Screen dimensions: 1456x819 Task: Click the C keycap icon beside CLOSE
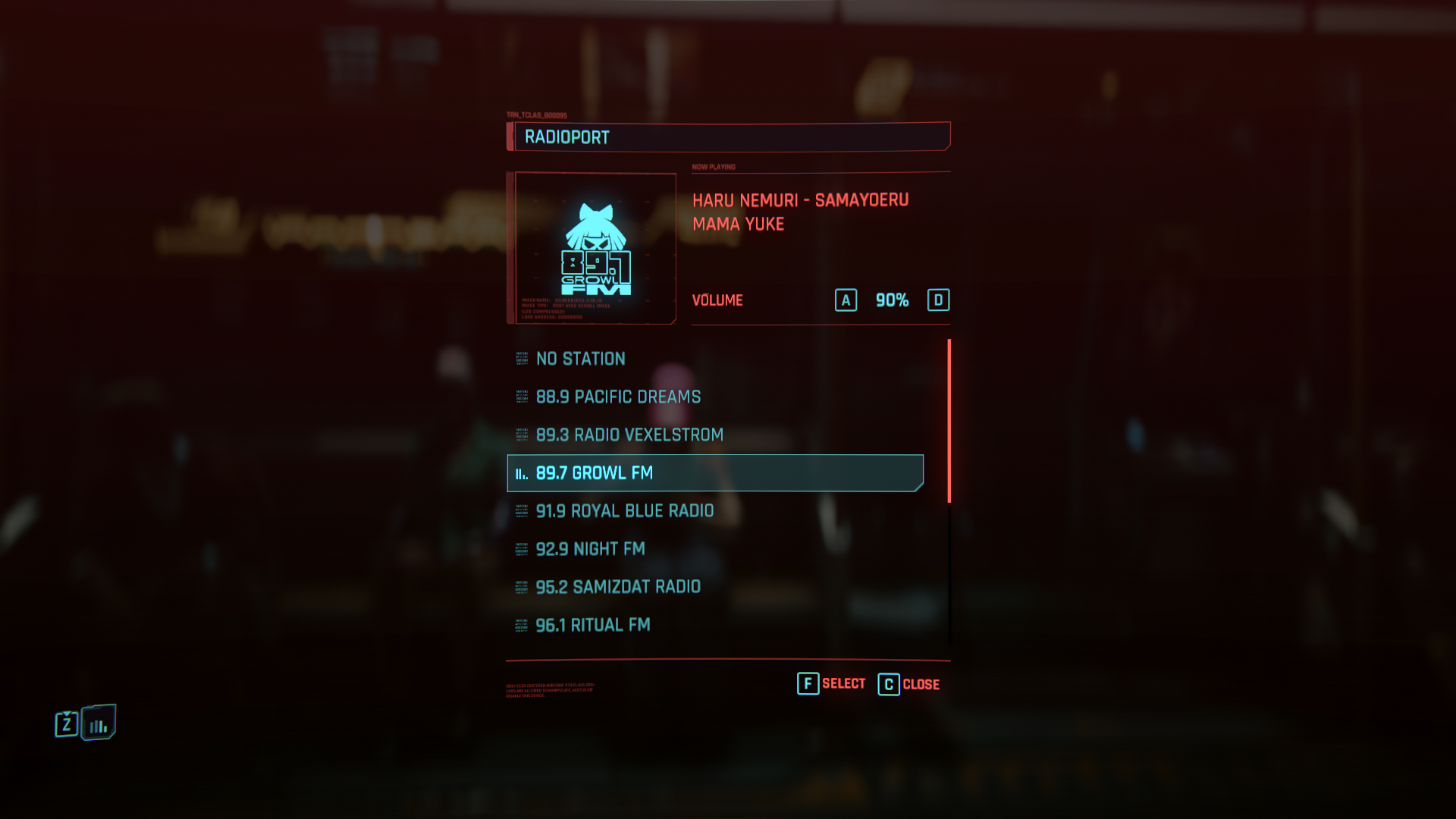click(x=887, y=683)
